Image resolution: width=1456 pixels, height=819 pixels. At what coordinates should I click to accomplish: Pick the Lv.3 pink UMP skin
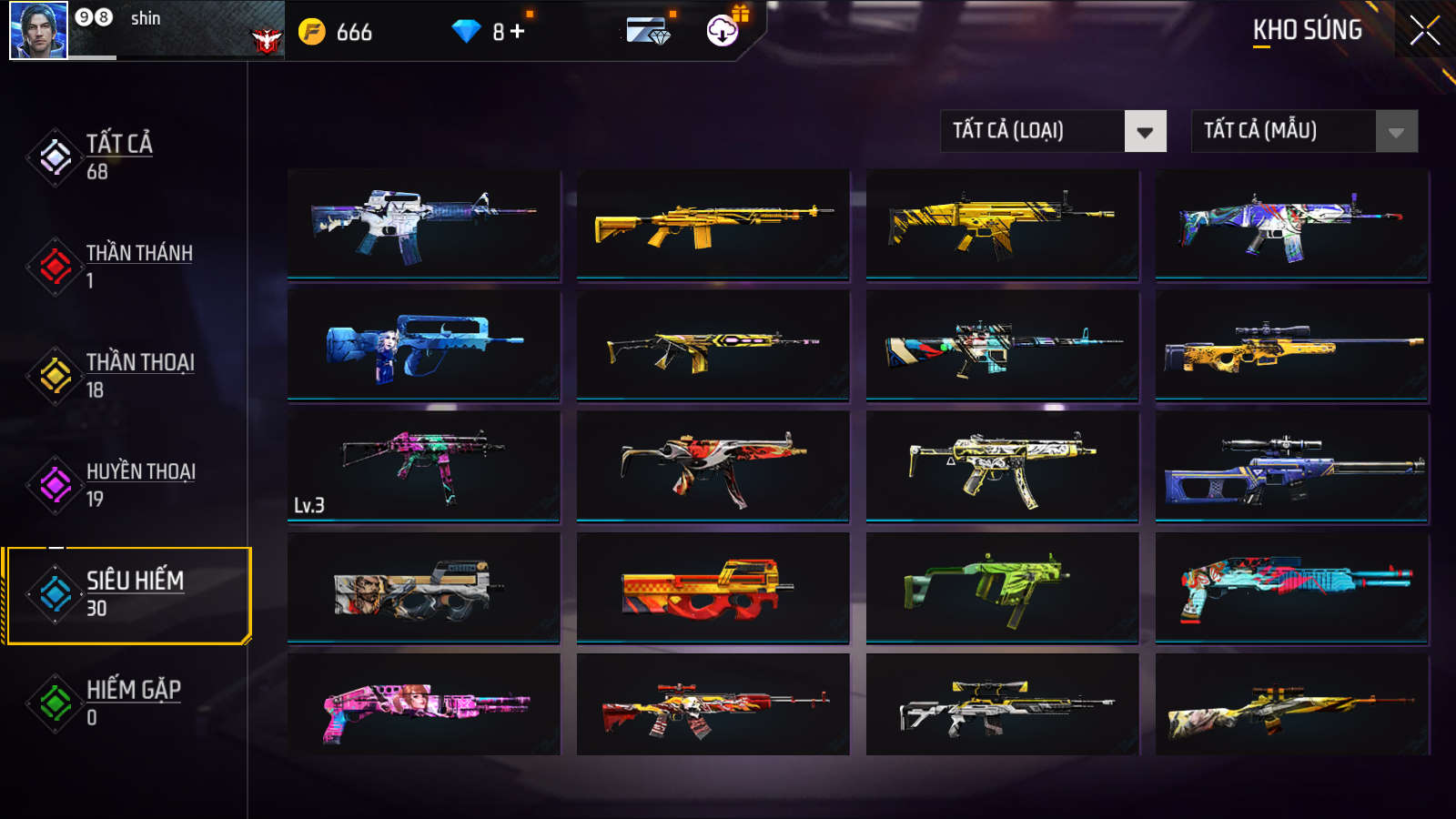[423, 466]
